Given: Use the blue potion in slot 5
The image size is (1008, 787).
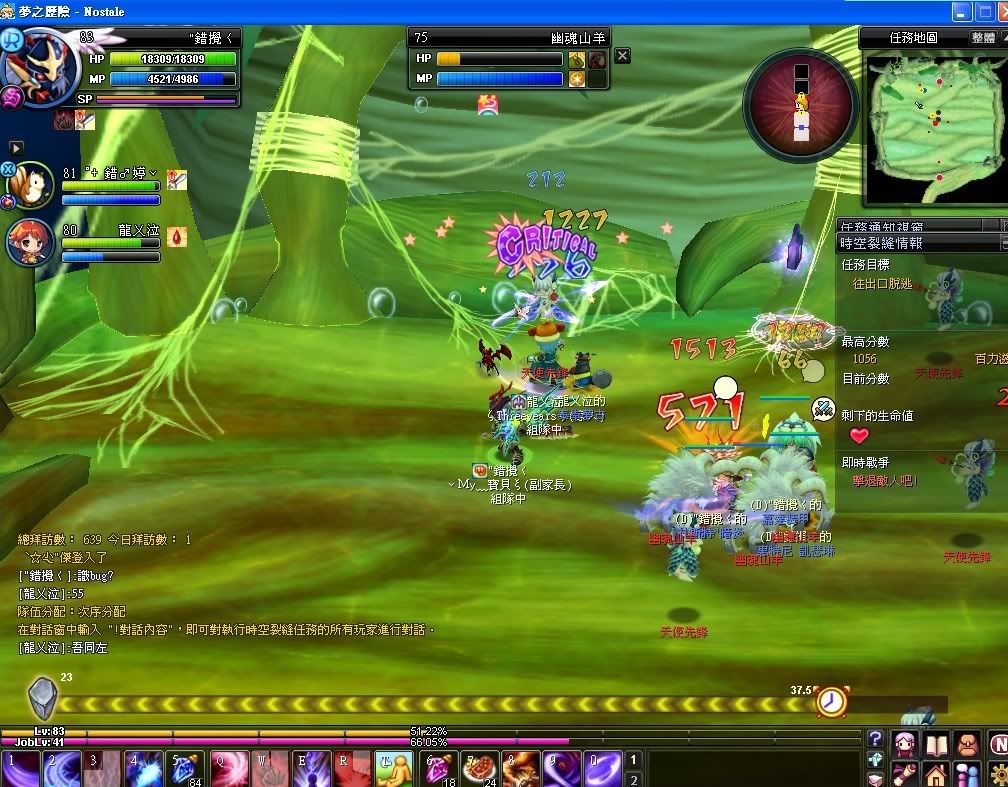Looking at the screenshot, I should tap(186, 769).
